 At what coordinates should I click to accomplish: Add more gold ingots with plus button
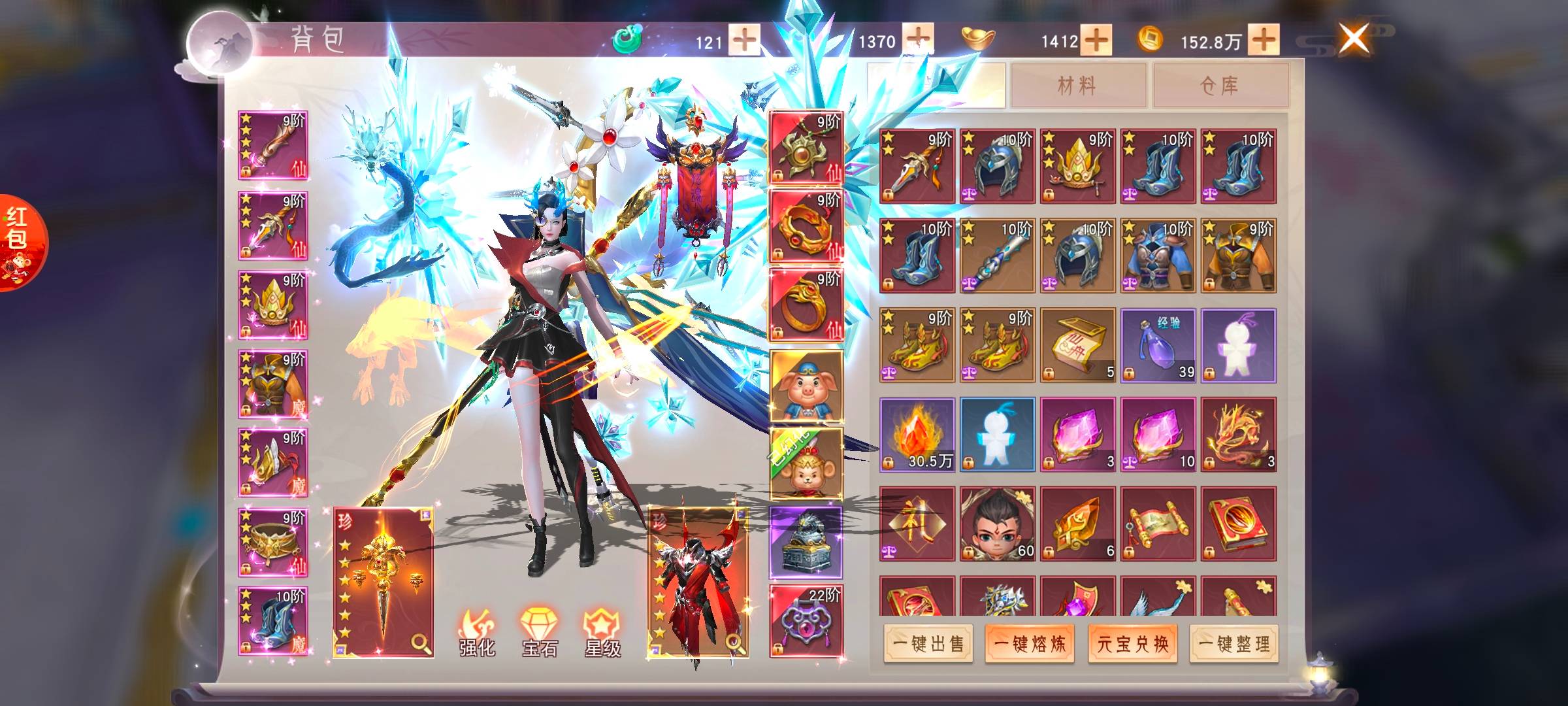(x=1096, y=41)
